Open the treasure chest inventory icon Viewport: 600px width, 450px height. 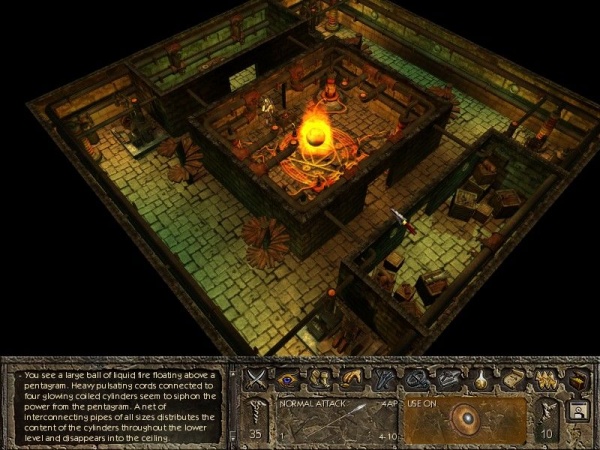tap(577, 379)
